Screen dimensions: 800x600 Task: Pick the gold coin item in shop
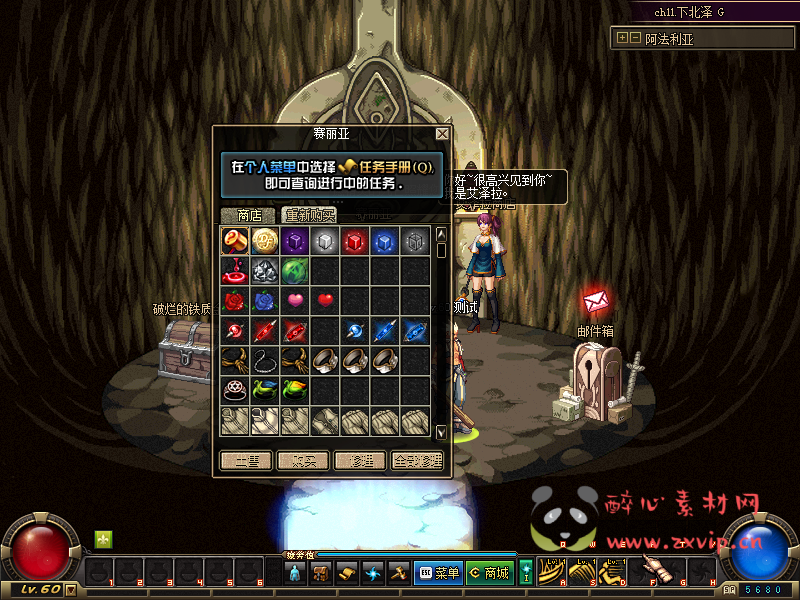[x=265, y=240]
